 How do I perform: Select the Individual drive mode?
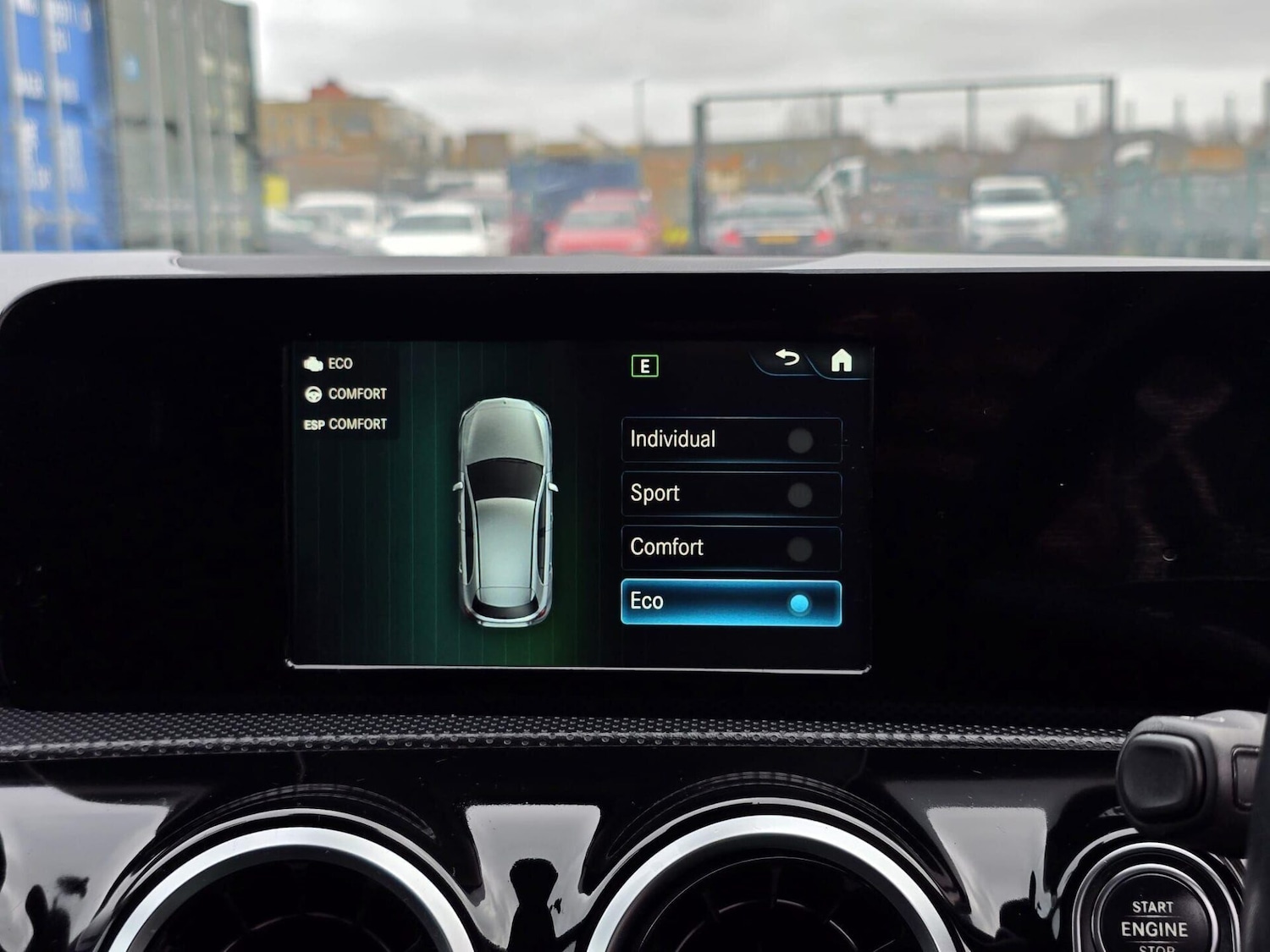pyautogui.click(x=731, y=440)
